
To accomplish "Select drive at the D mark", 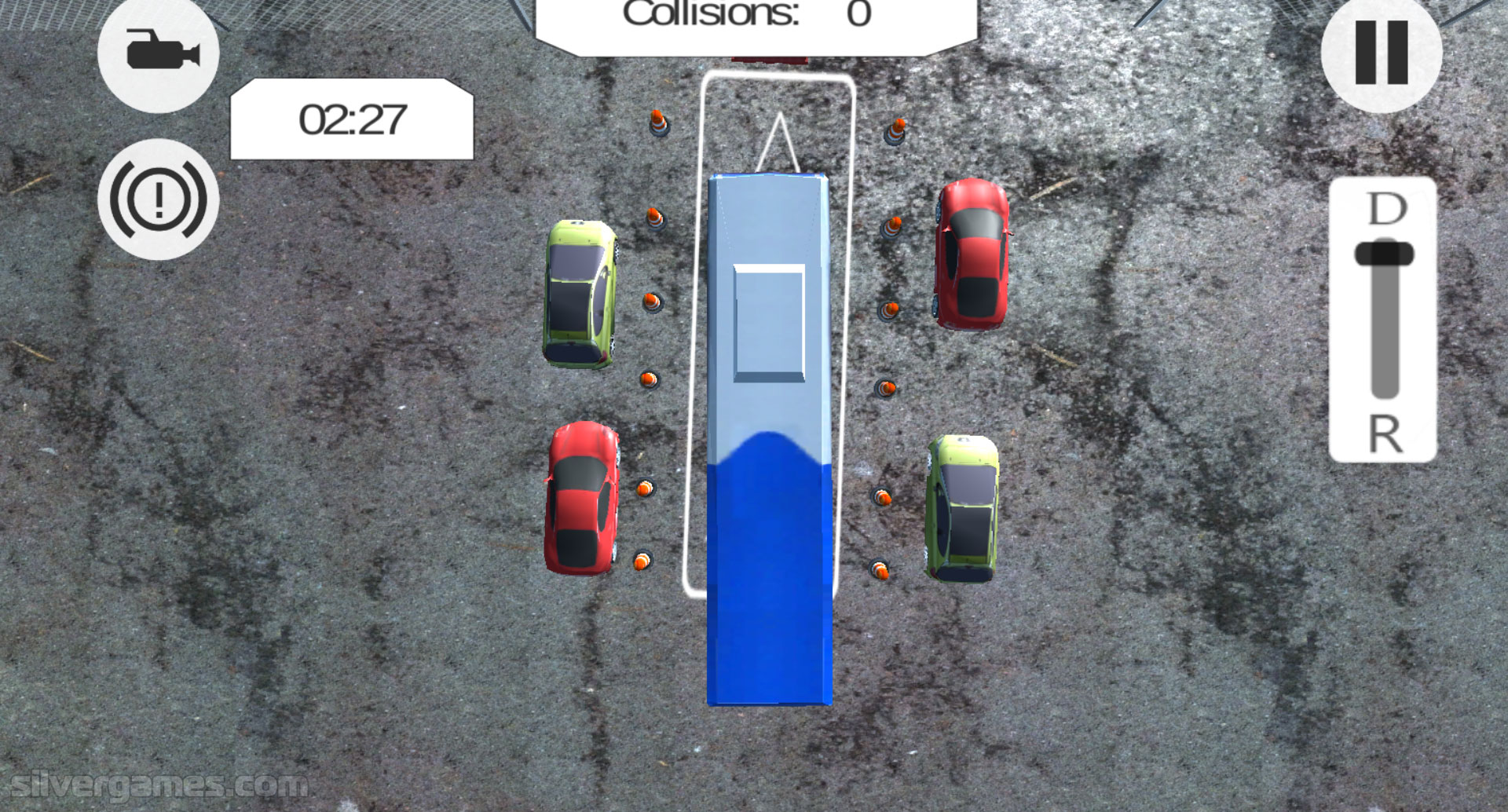I will pos(1386,209).
